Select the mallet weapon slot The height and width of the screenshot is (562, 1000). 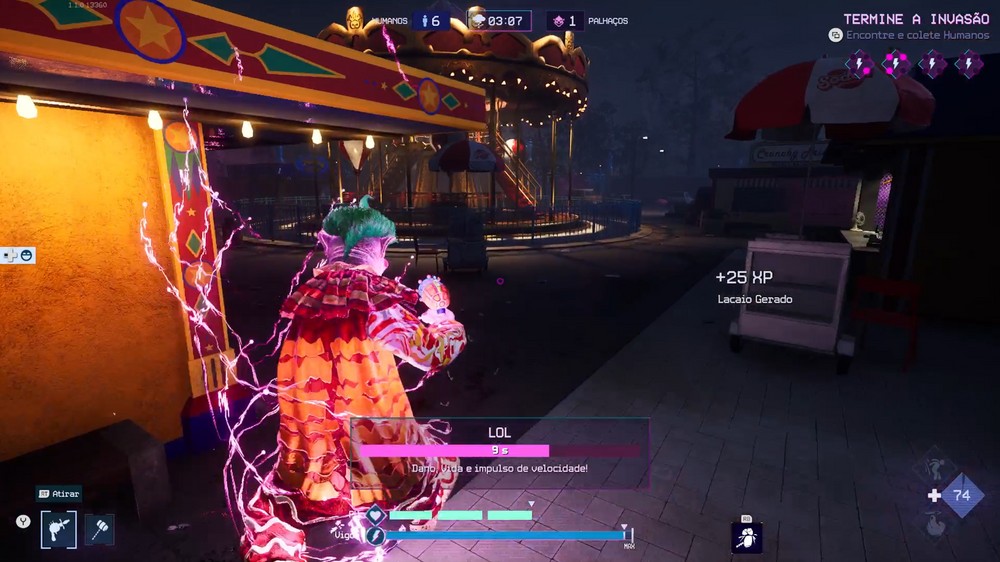[99, 529]
